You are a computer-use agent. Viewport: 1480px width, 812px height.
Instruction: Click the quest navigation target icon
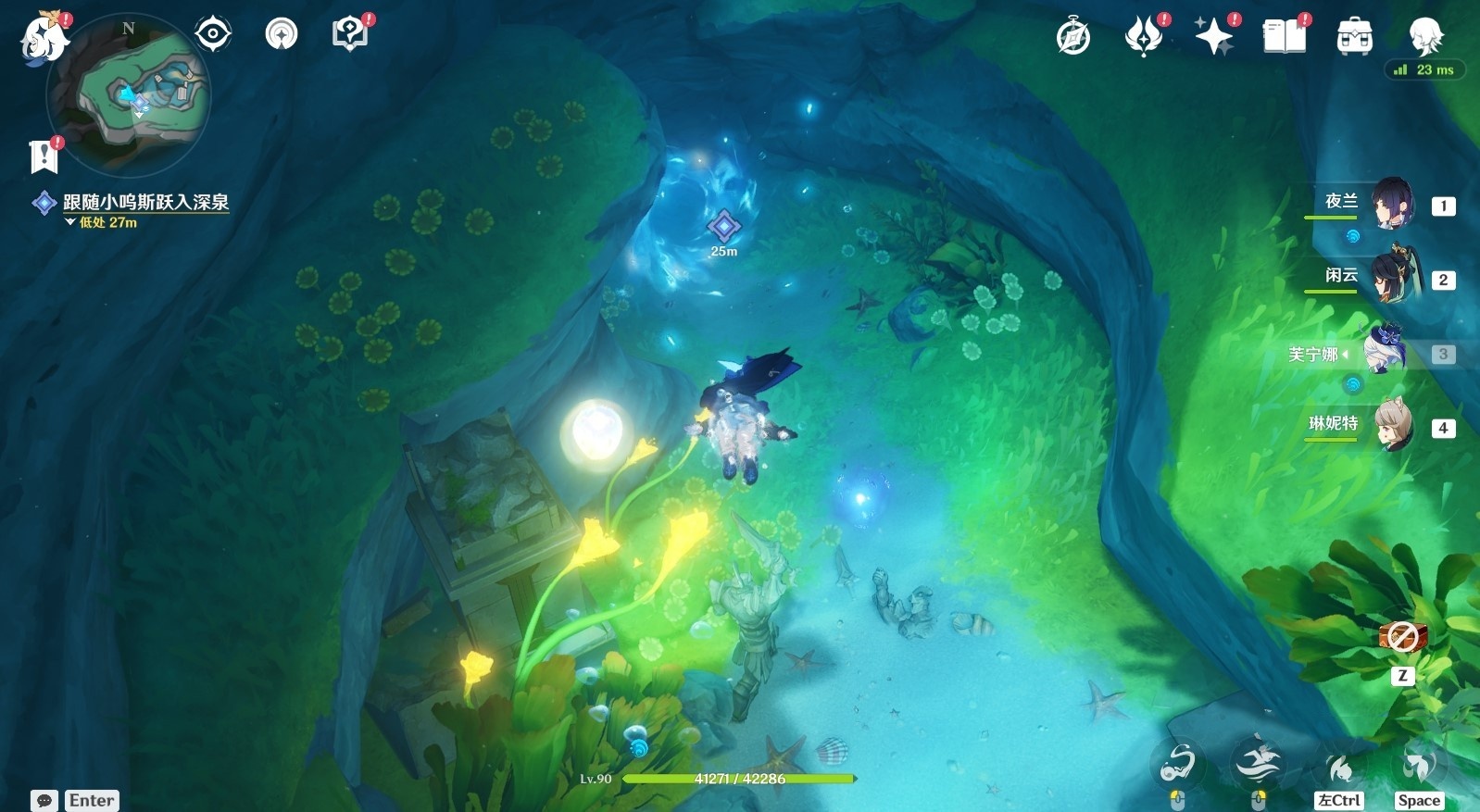[212, 35]
